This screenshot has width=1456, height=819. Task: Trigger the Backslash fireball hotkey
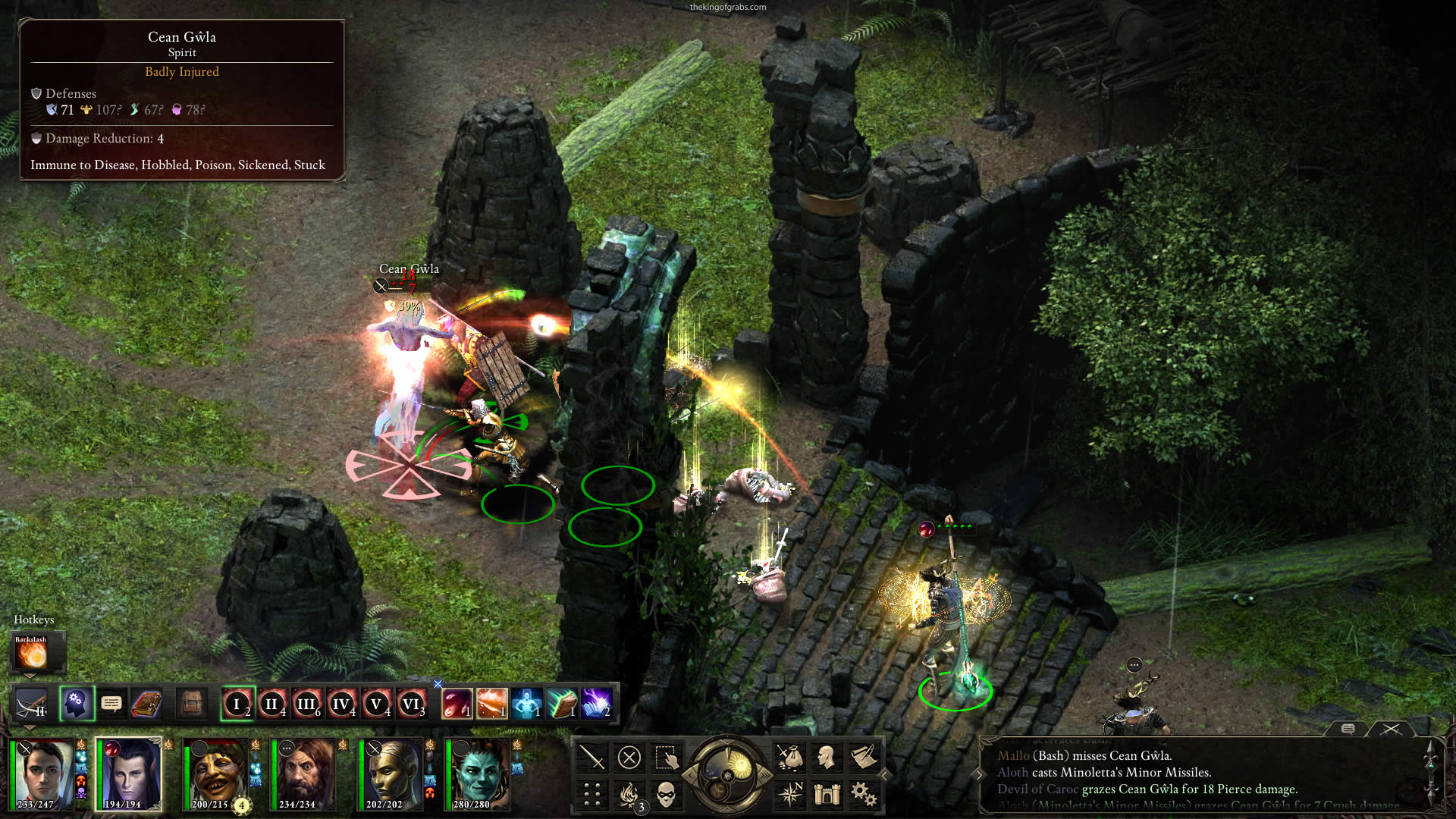(32, 654)
